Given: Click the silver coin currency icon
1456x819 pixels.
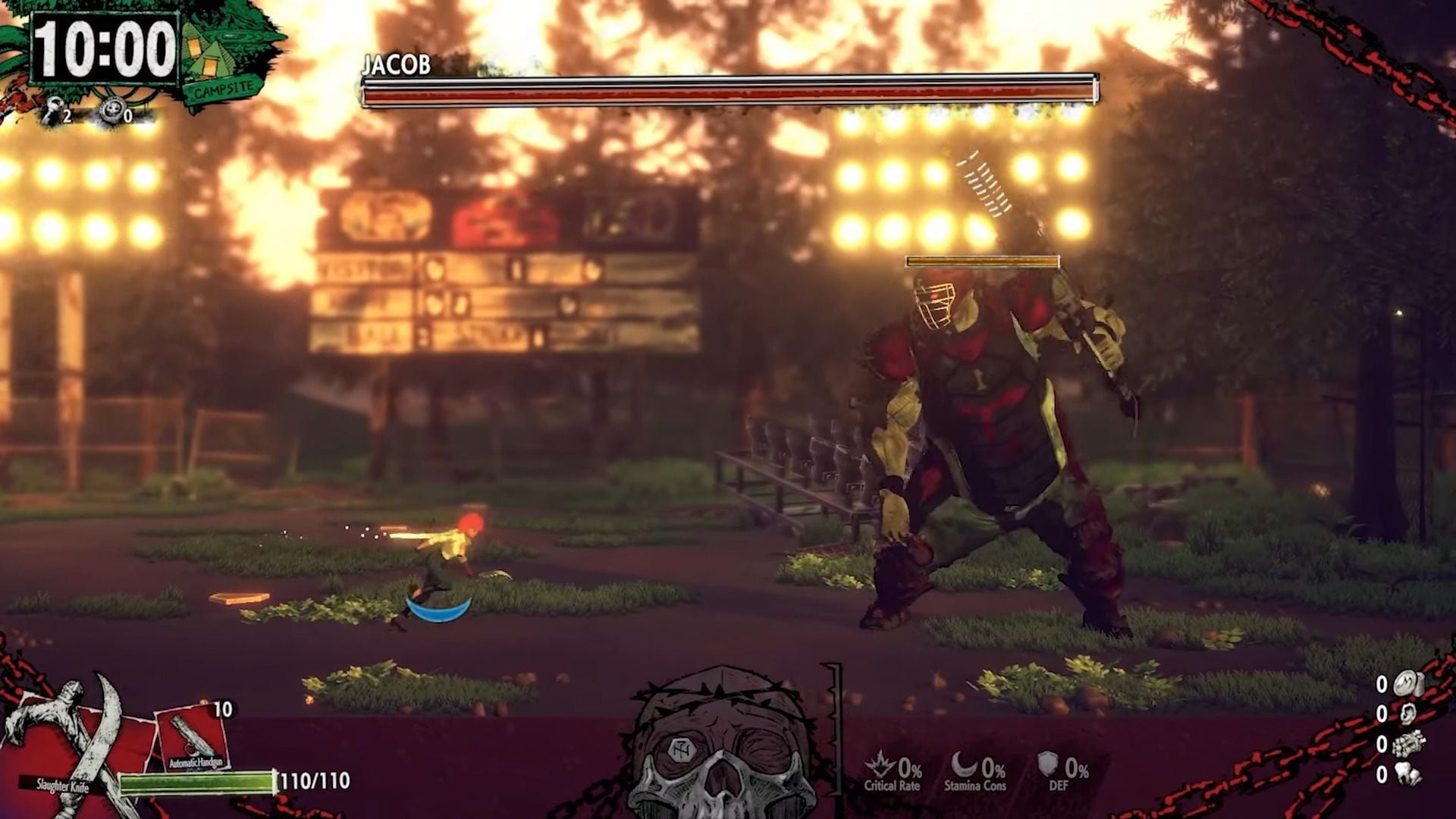Looking at the screenshot, I should pyautogui.click(x=1407, y=684).
